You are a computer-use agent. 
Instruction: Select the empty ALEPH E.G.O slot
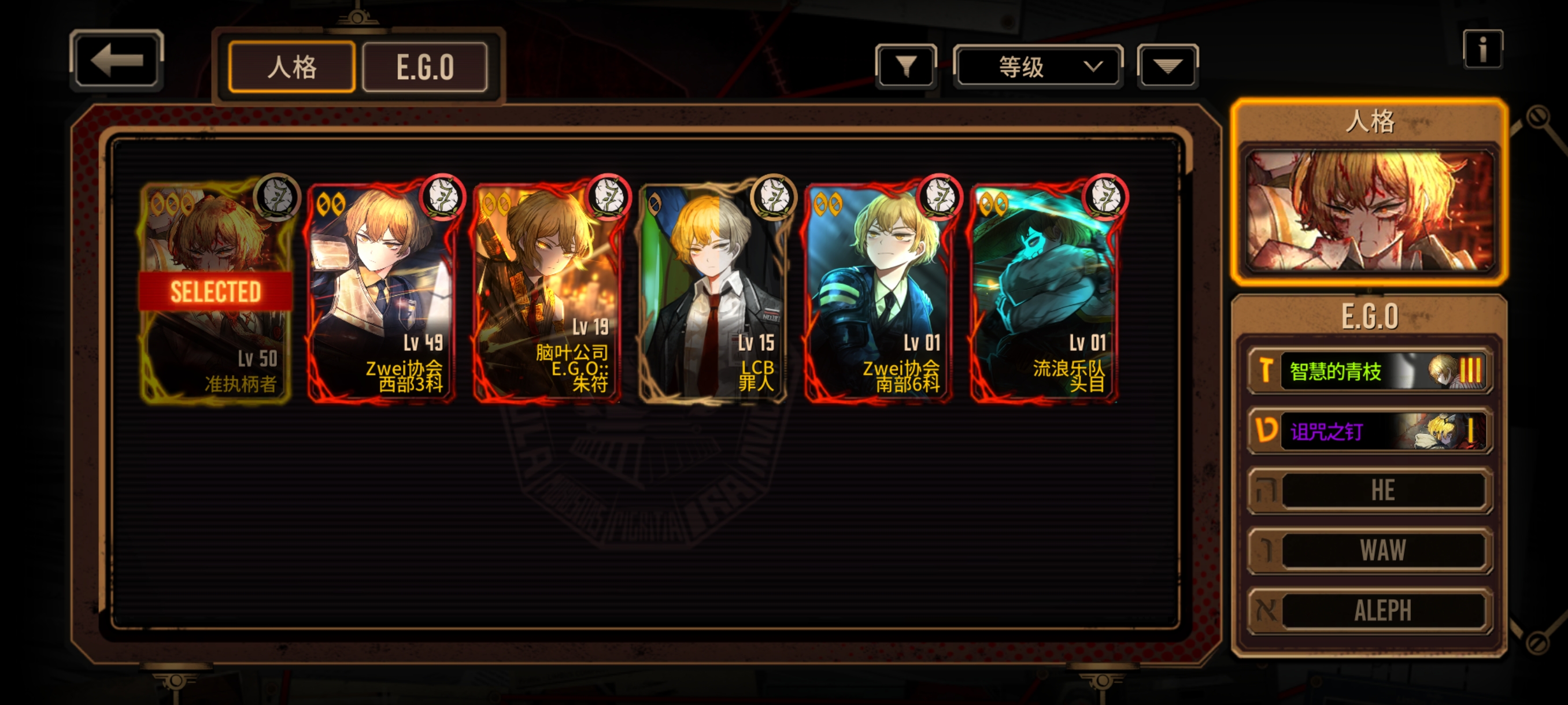coord(1370,610)
